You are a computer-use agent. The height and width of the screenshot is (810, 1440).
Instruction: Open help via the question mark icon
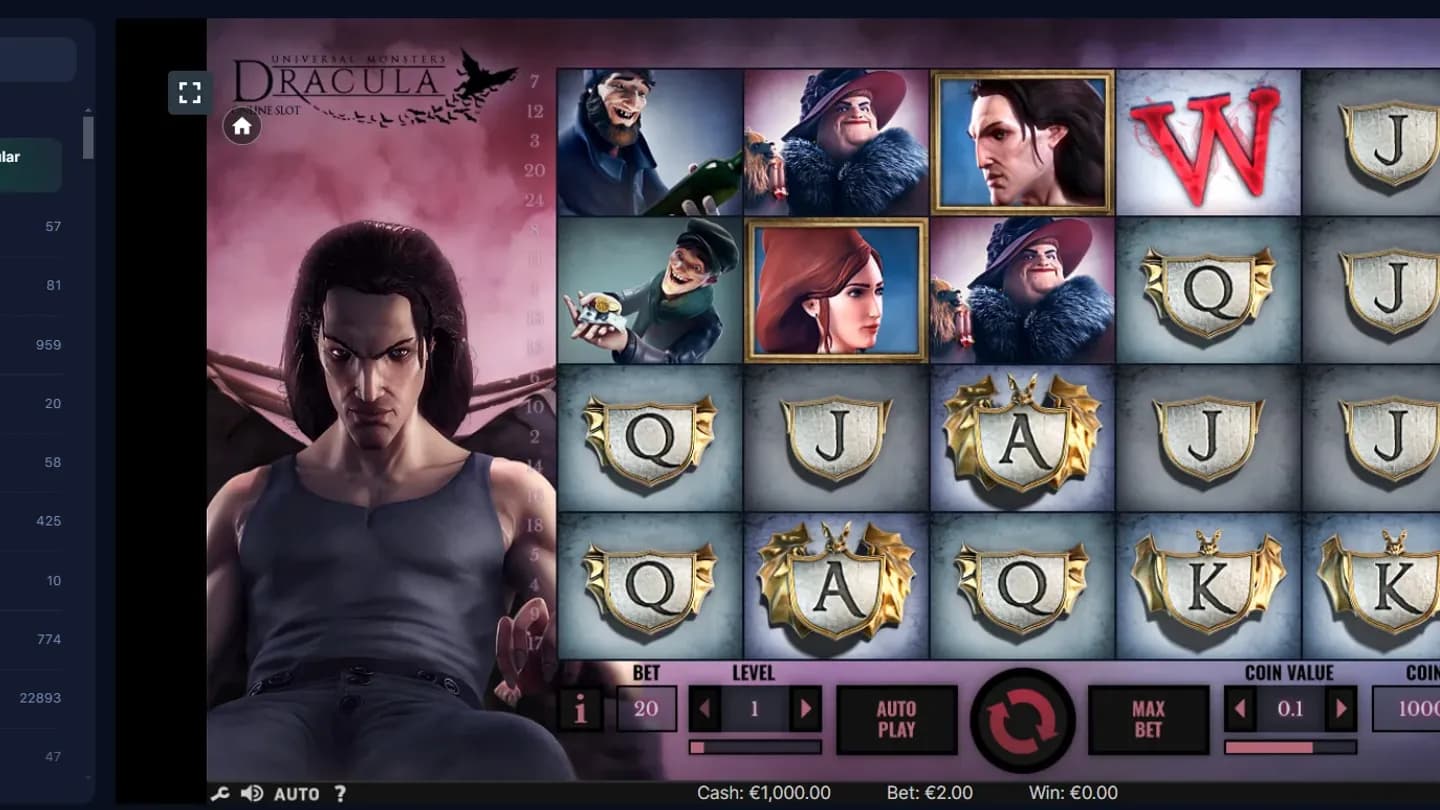tap(341, 793)
